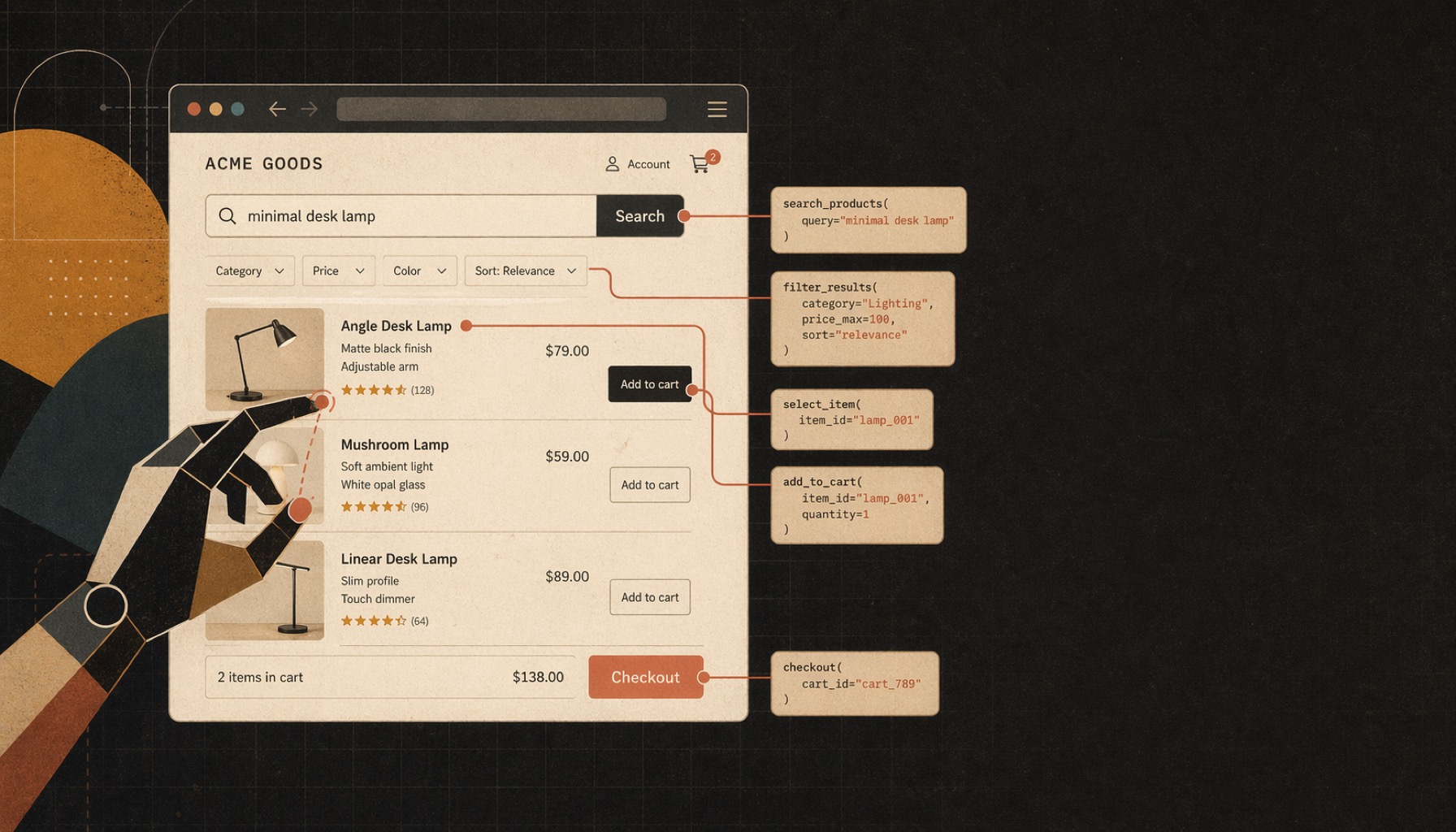
Task: Open the Color filter dropdown
Action: point(419,271)
